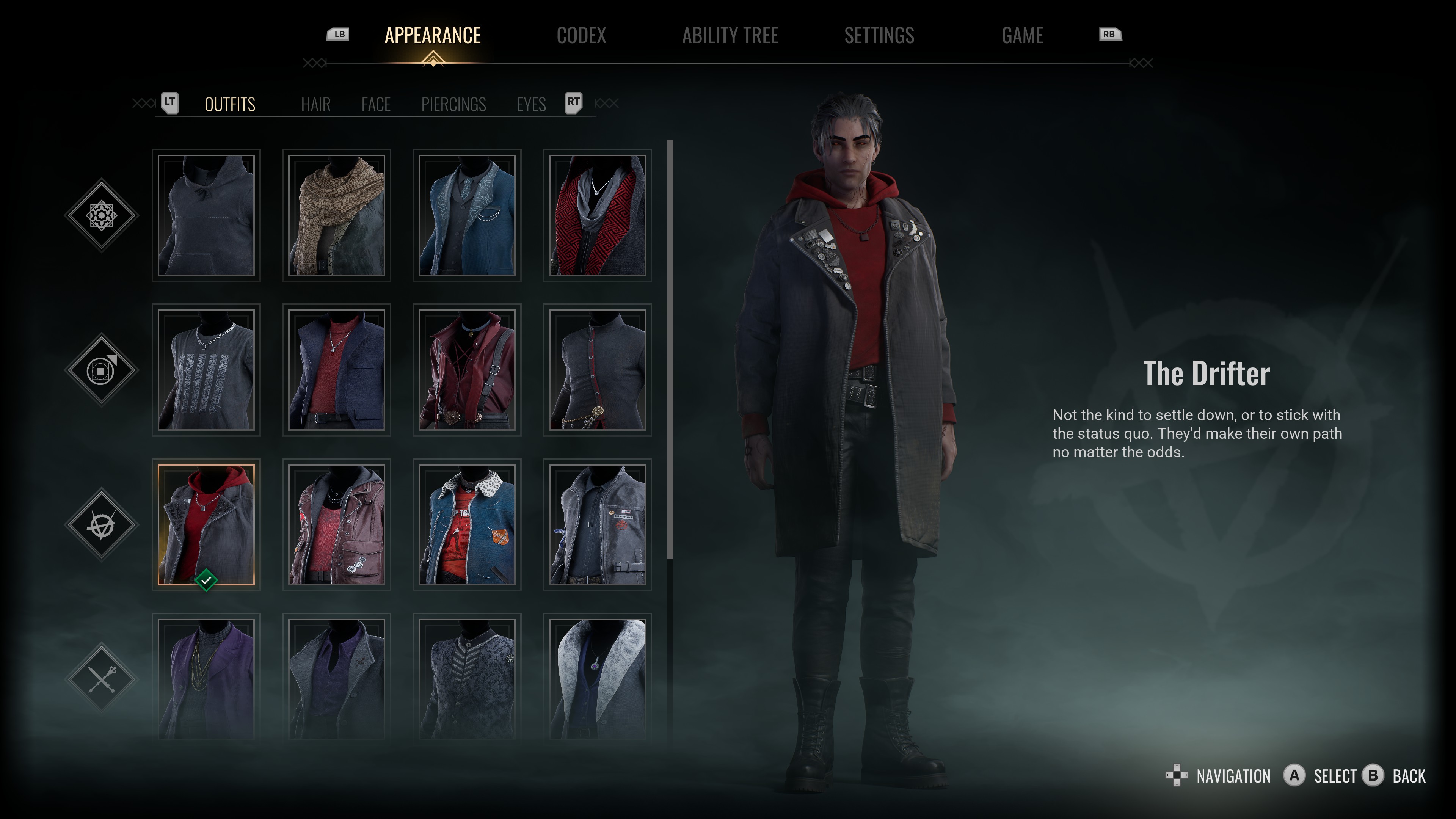Image resolution: width=1456 pixels, height=819 pixels.
Task: Choose the red patterned lapel coat outfit
Action: pos(598,215)
